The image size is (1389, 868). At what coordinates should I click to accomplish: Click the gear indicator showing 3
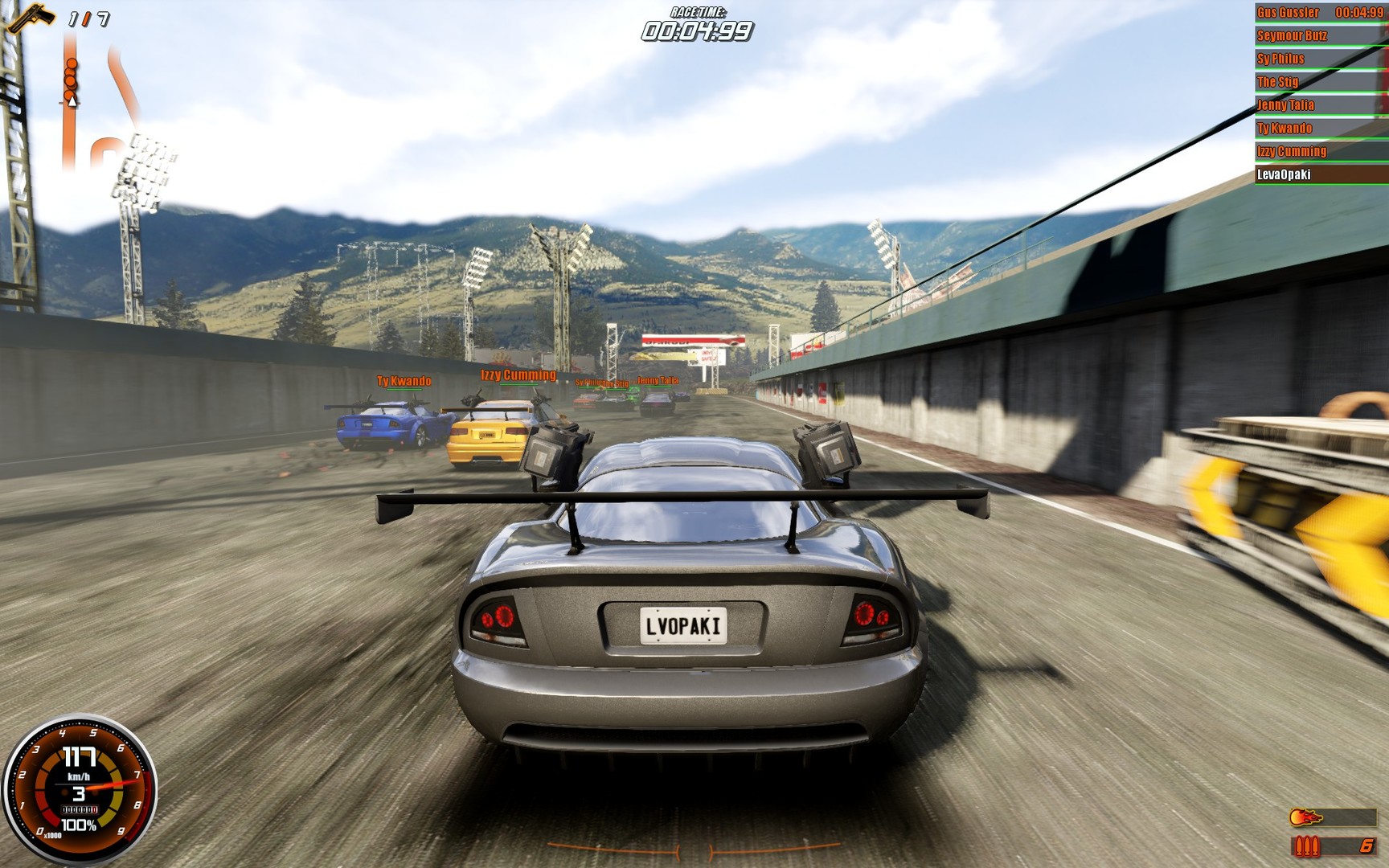[x=78, y=794]
